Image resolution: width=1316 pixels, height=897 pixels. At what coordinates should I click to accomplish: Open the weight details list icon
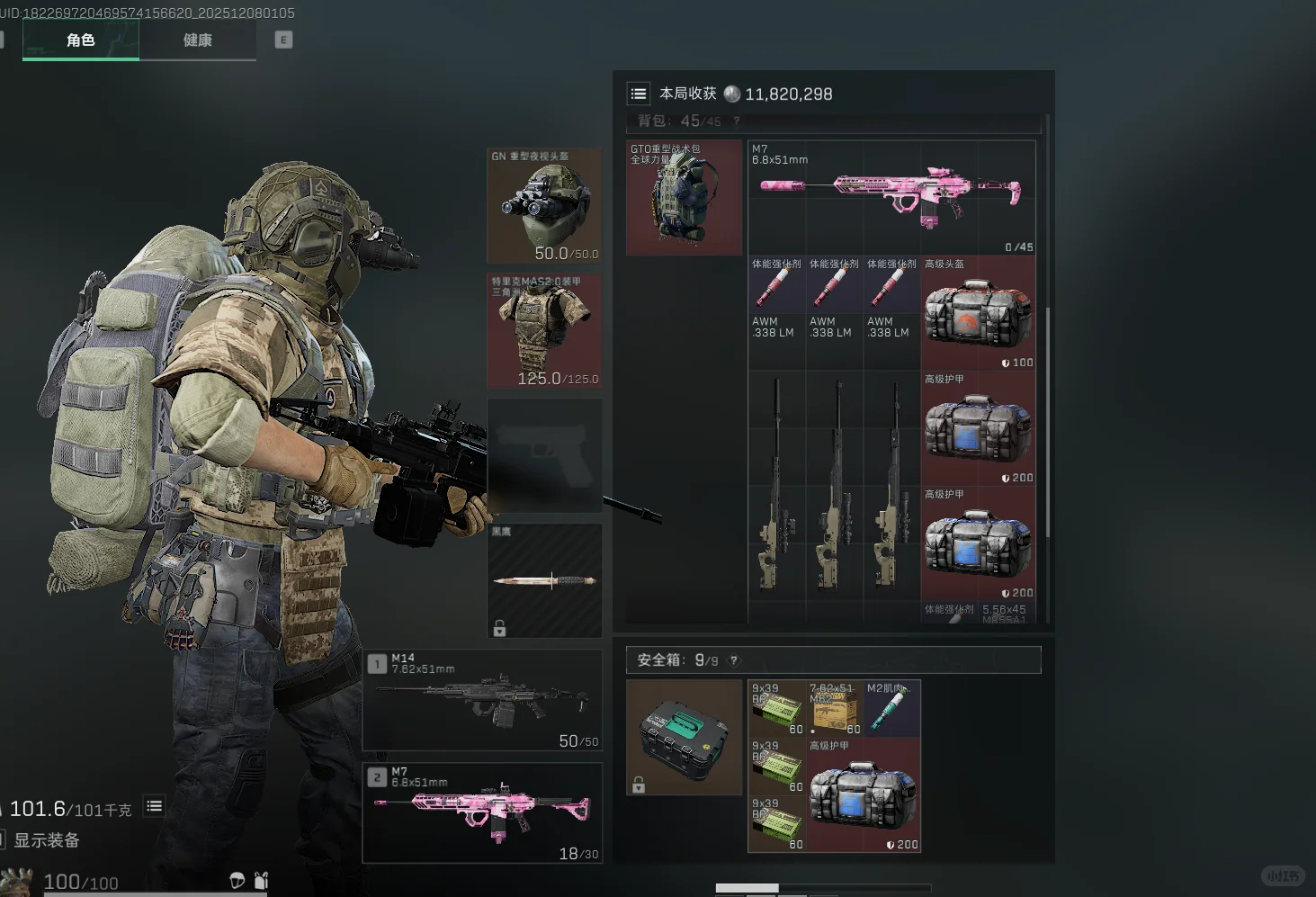pyautogui.click(x=155, y=807)
